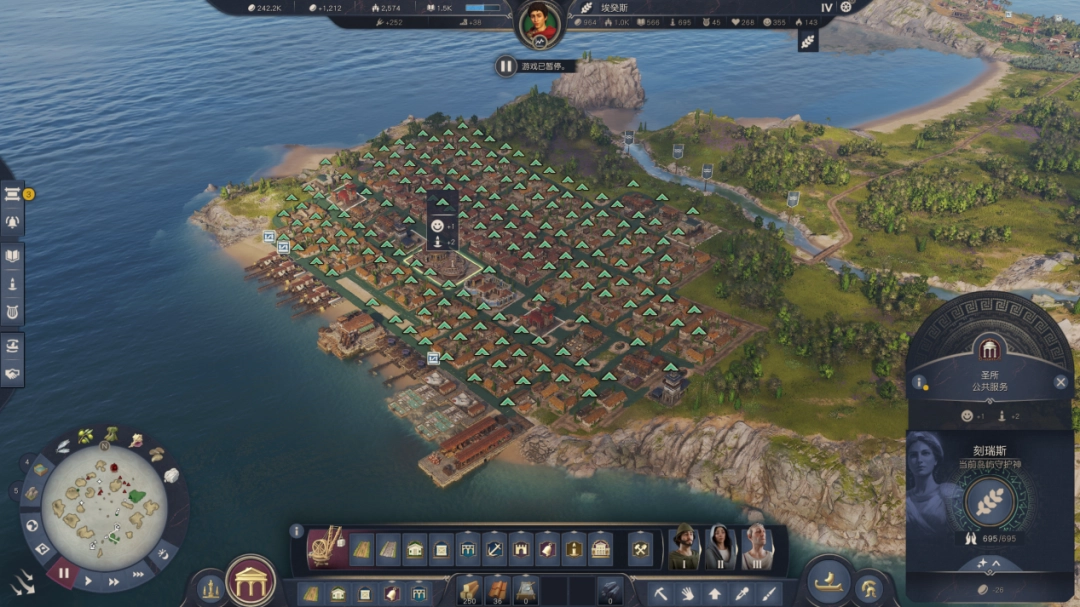Set game speed to double fast-forward
1080x607 pixels.
[113, 580]
